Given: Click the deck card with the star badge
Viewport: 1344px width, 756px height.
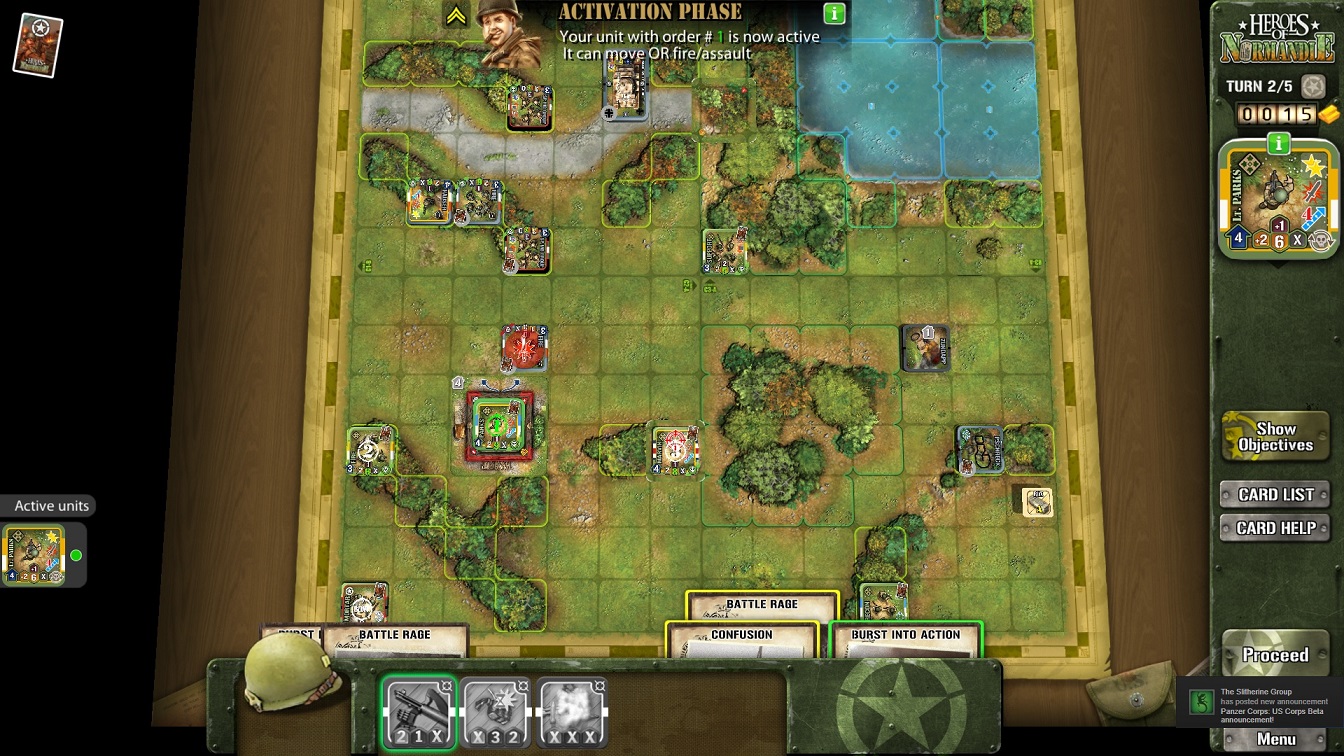Looking at the screenshot, I should click(x=38, y=45).
